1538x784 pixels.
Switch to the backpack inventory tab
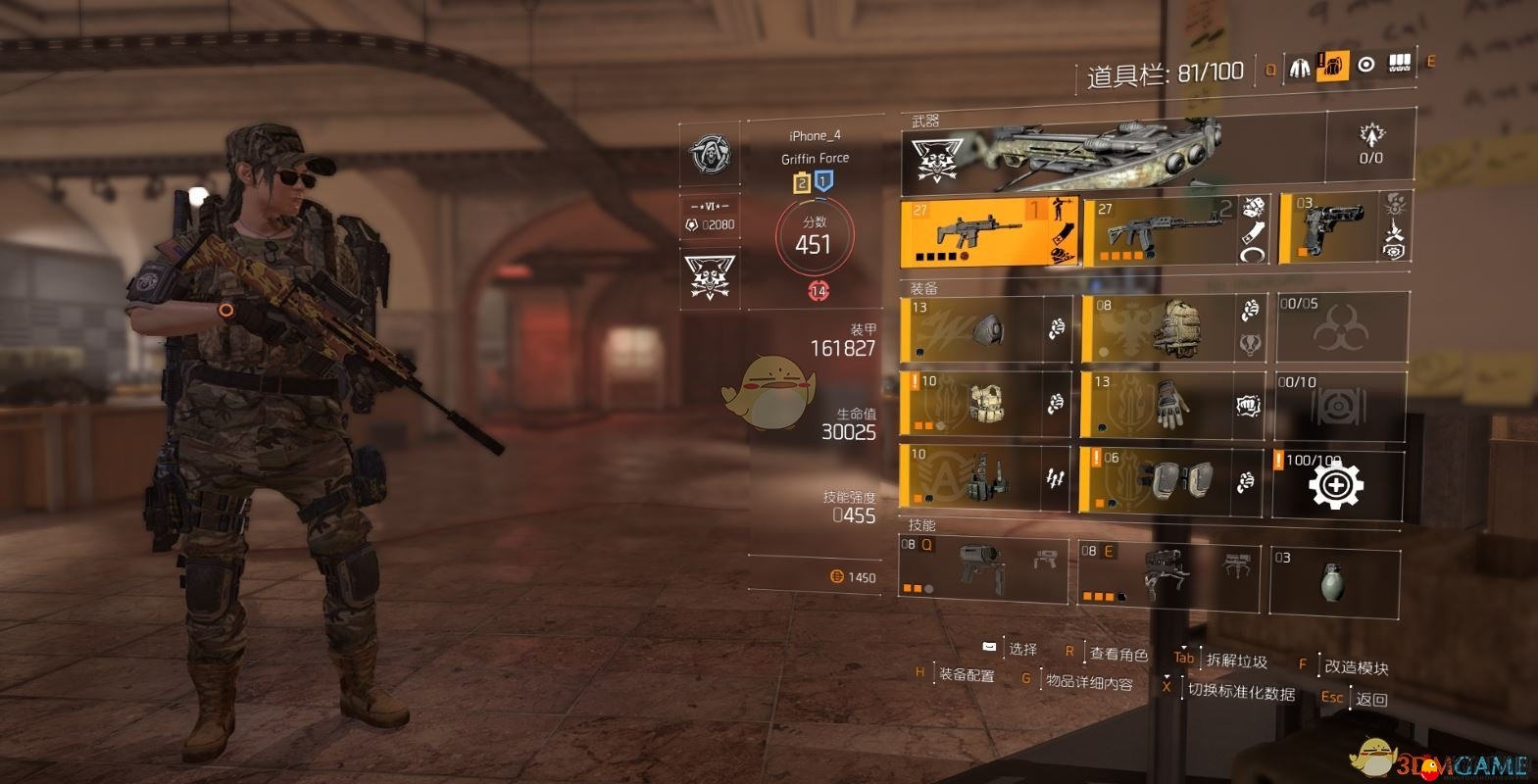click(1332, 67)
